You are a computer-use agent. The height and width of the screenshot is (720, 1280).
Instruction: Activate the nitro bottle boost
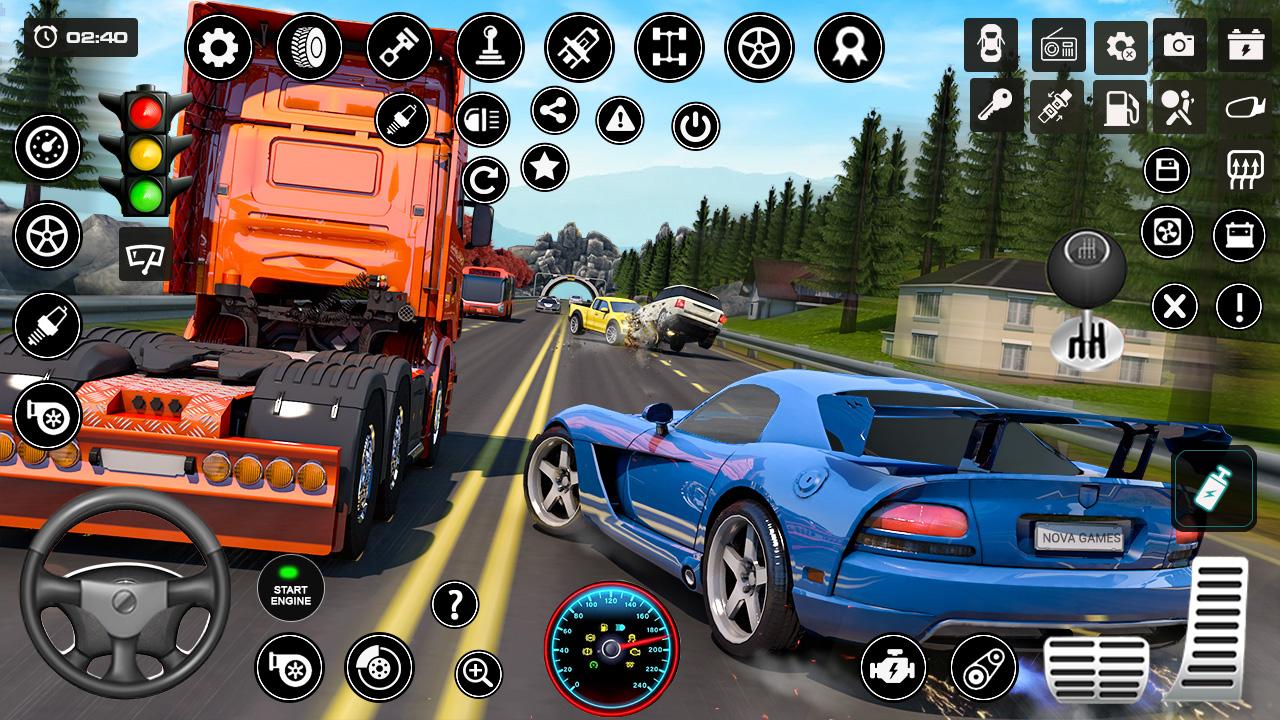[1214, 489]
